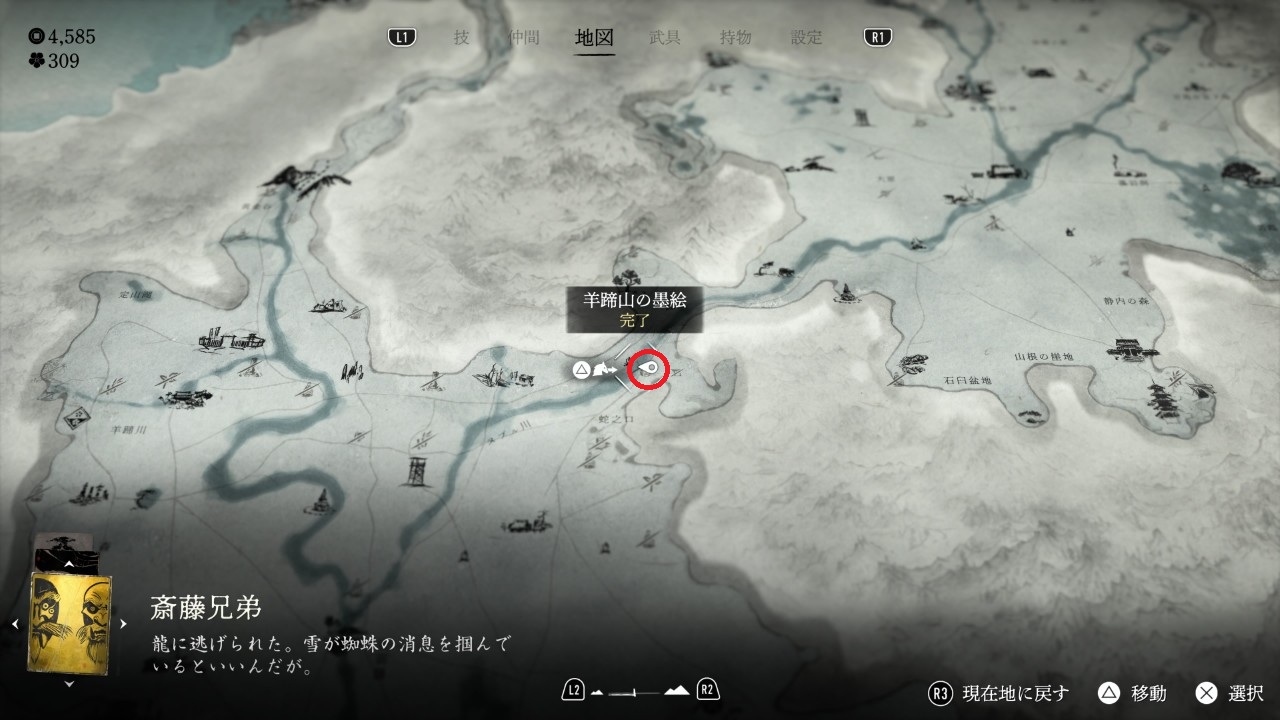The width and height of the screenshot is (1280, 720).
Task: Switch to the 武具 (gear) tab
Action: point(665,38)
